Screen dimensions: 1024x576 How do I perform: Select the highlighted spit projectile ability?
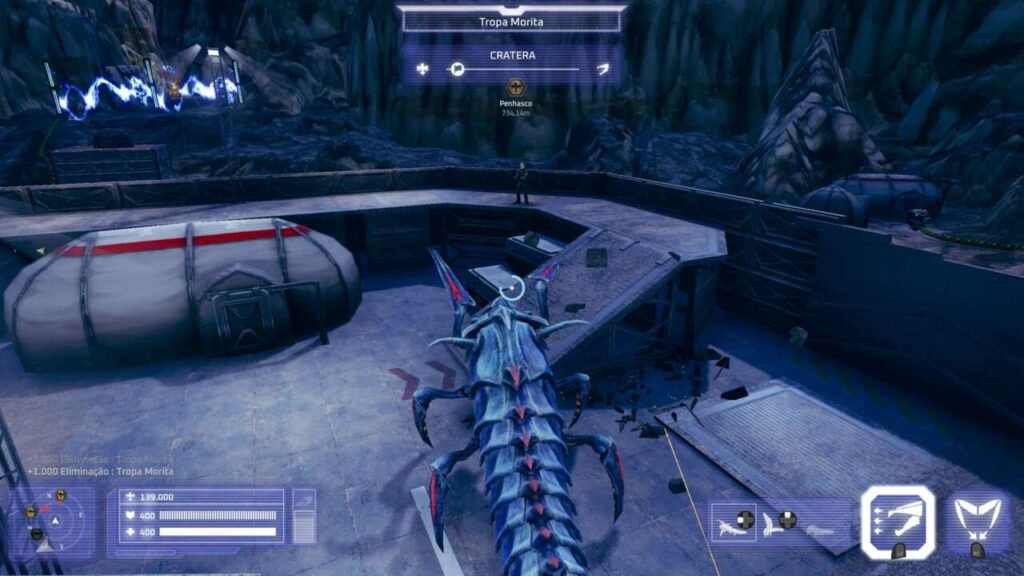(898, 521)
